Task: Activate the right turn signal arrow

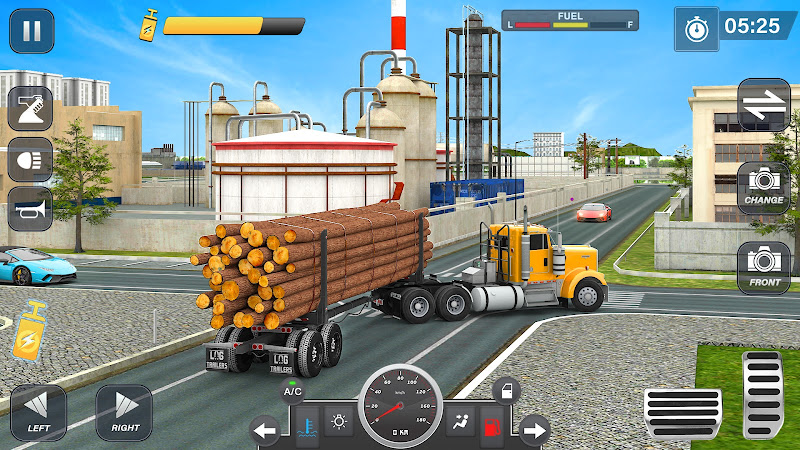Action: point(535,432)
